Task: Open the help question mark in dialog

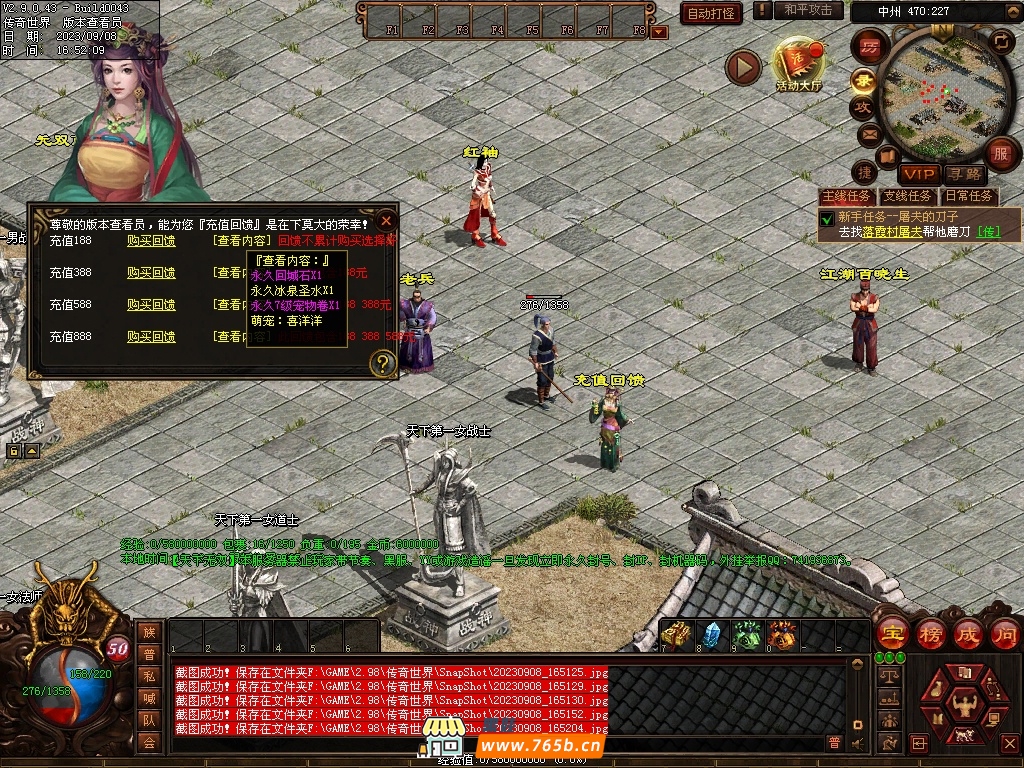Action: click(382, 363)
